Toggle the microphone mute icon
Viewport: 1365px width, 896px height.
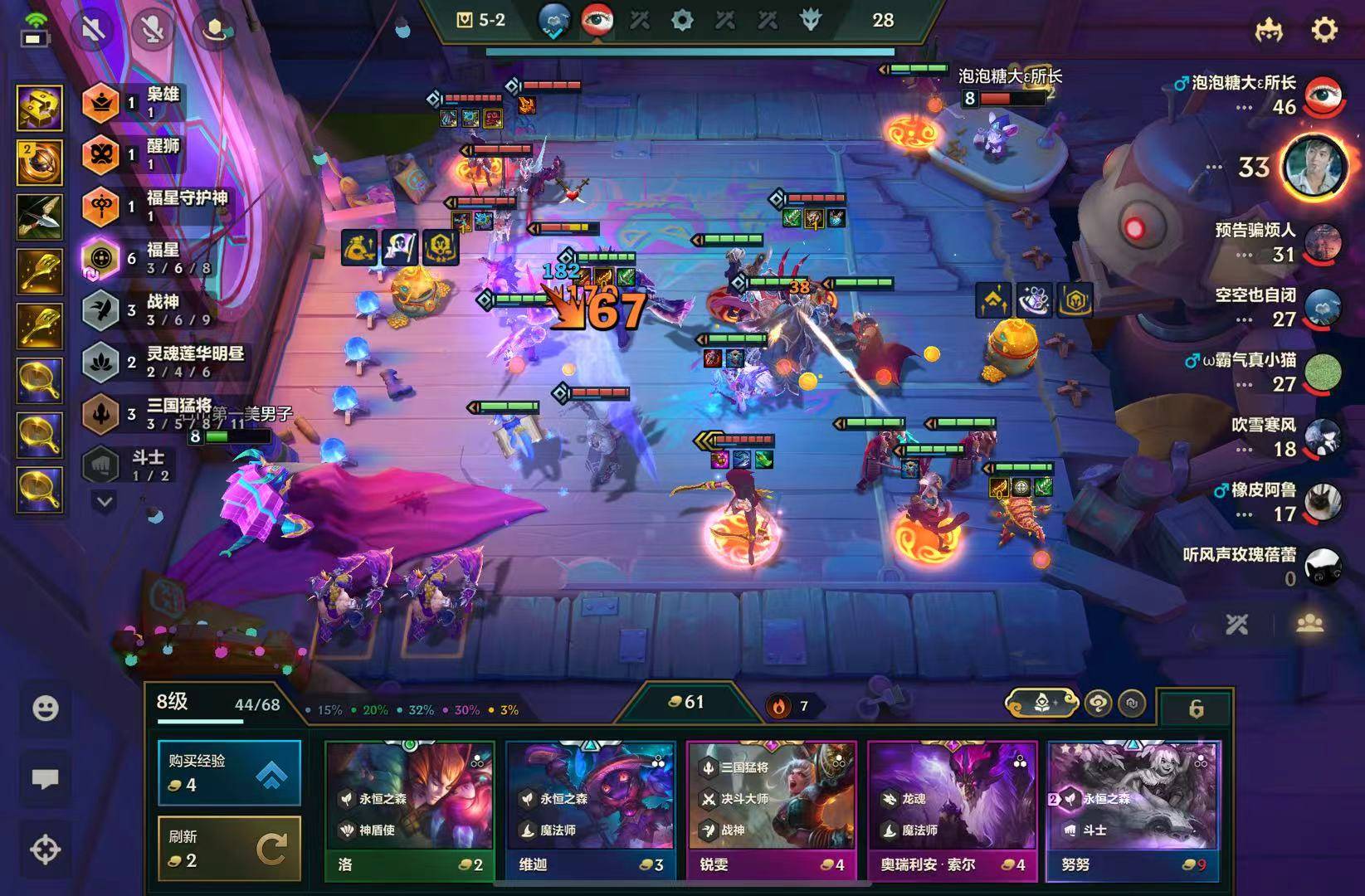pos(152,31)
